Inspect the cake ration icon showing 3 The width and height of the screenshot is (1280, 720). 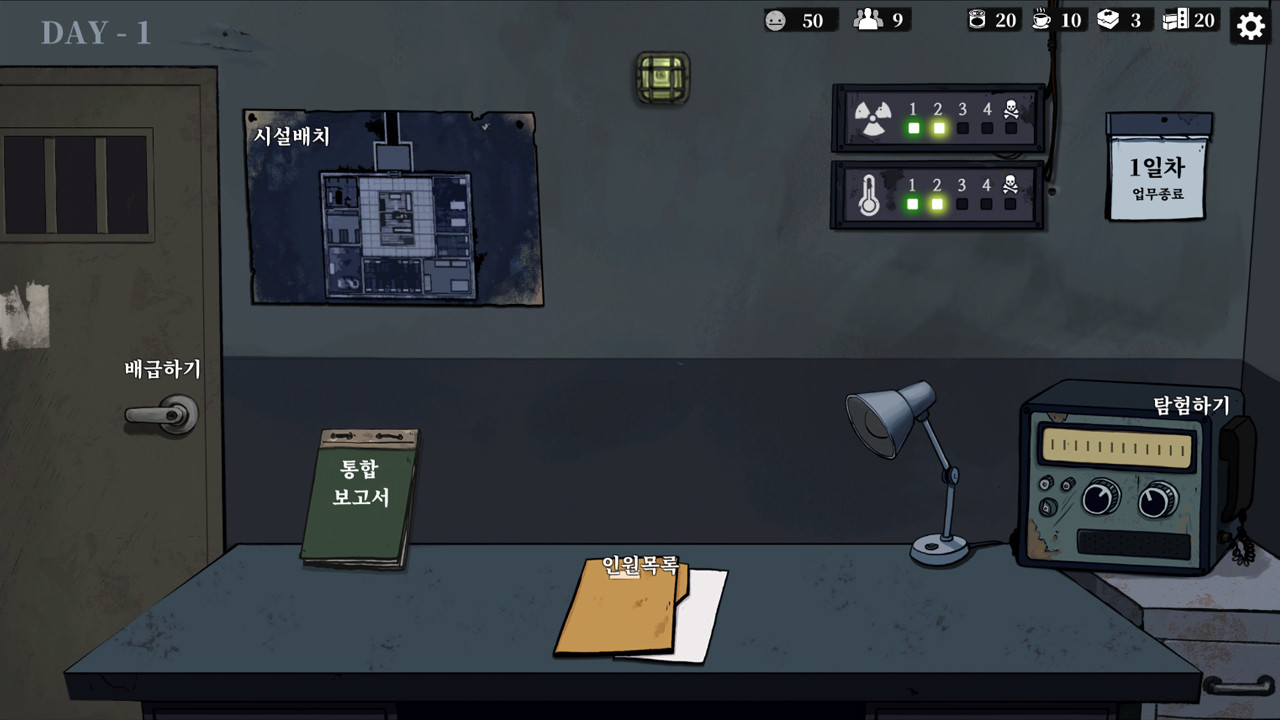click(1109, 19)
